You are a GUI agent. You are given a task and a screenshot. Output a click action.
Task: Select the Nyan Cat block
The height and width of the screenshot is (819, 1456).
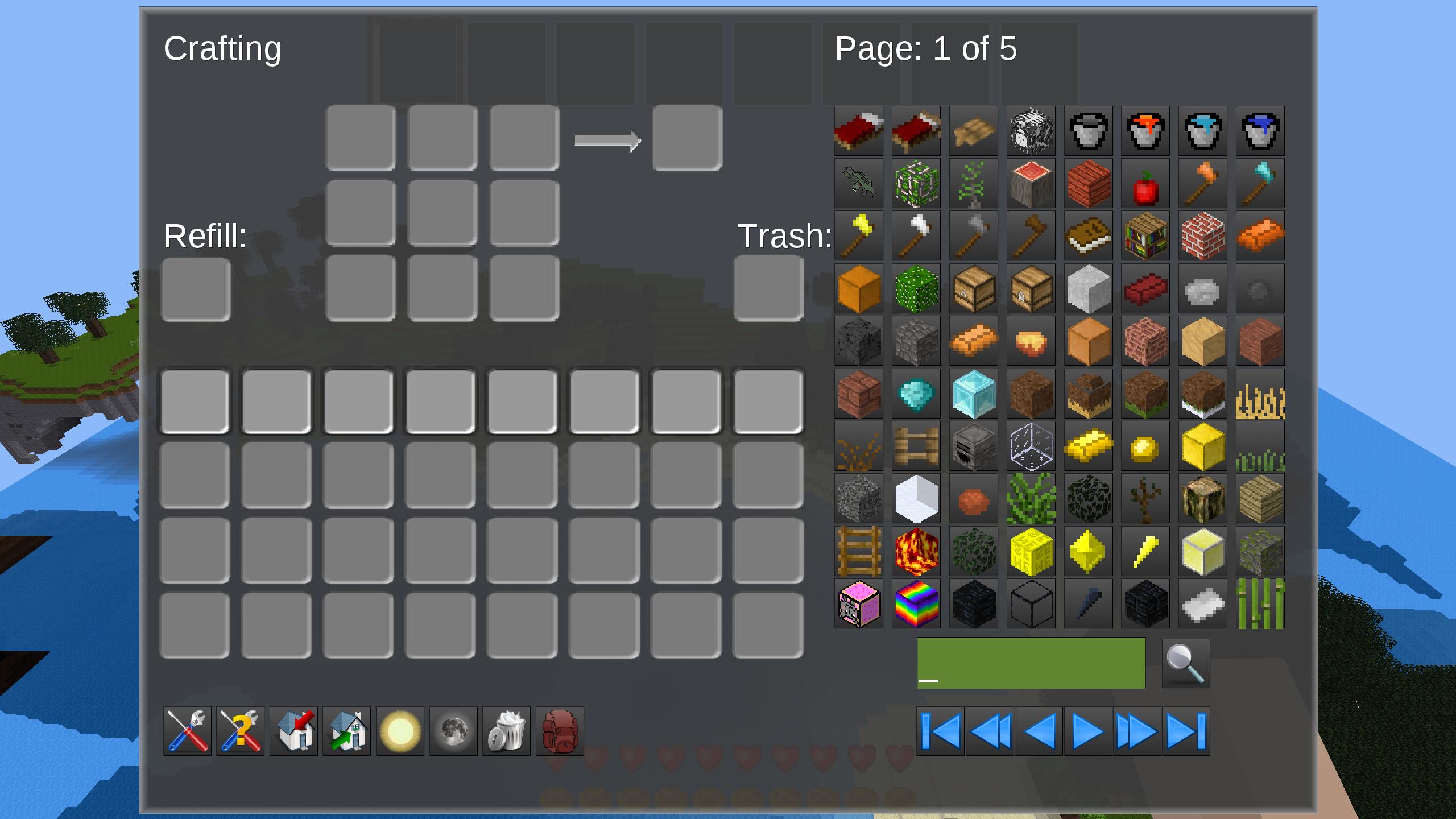pyautogui.click(x=859, y=603)
